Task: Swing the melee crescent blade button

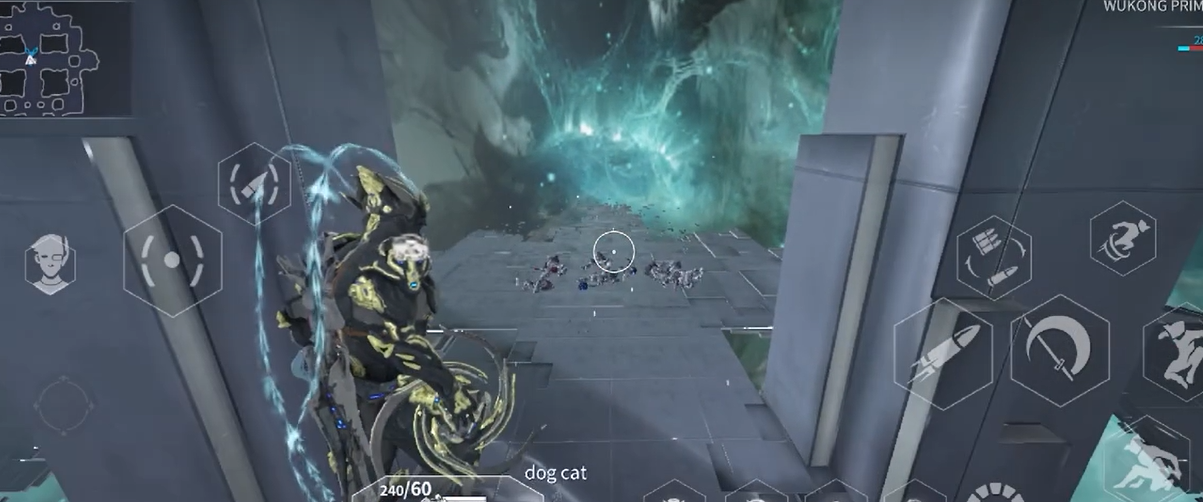Action: [x=1060, y=349]
